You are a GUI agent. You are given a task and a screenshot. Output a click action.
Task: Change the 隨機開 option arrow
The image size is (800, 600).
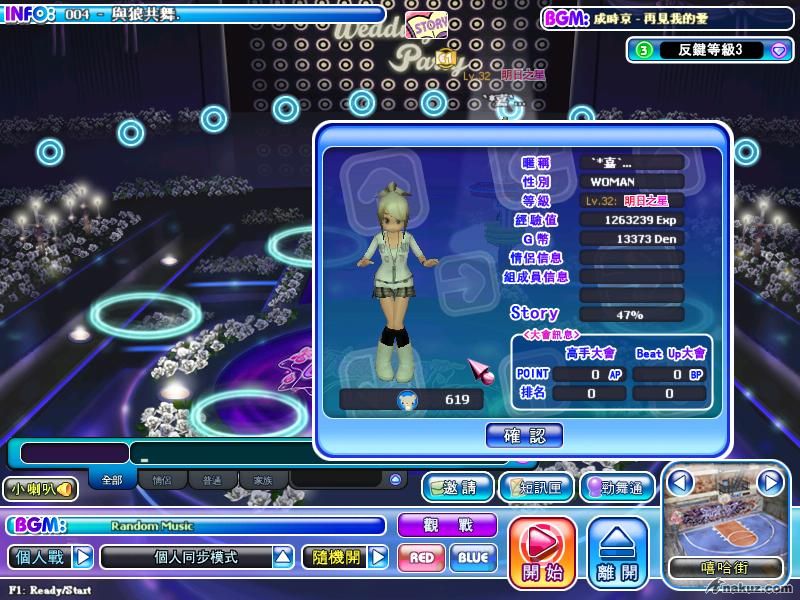pos(377,557)
